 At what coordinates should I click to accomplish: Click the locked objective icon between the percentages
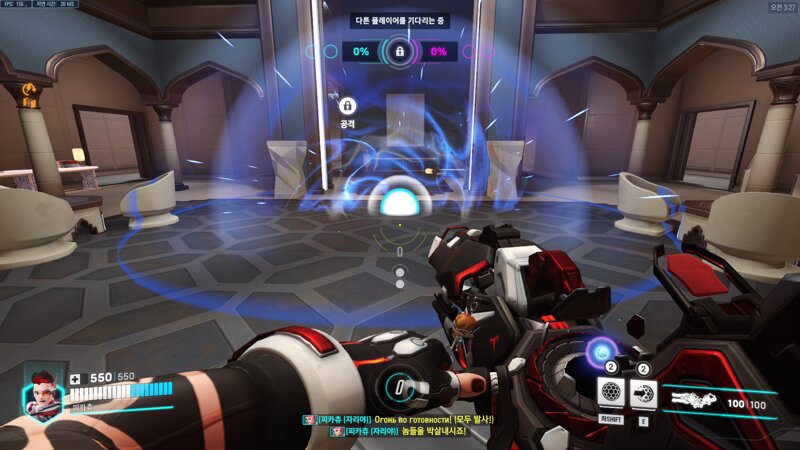(400, 50)
